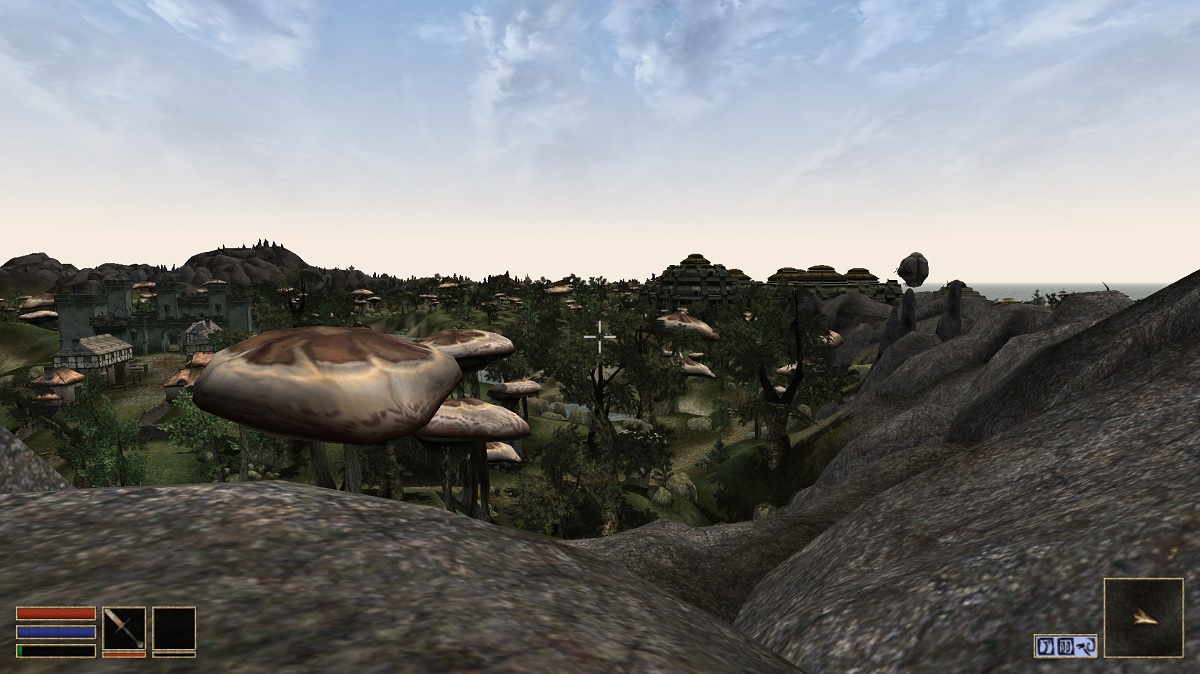Click the empty magic slot beside the sword
This screenshot has height=674, width=1200.
(174, 629)
